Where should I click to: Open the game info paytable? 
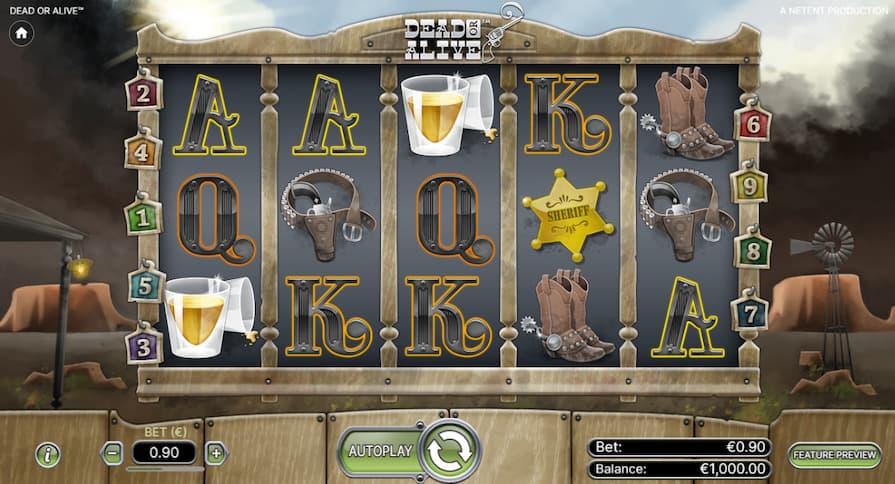coord(48,454)
